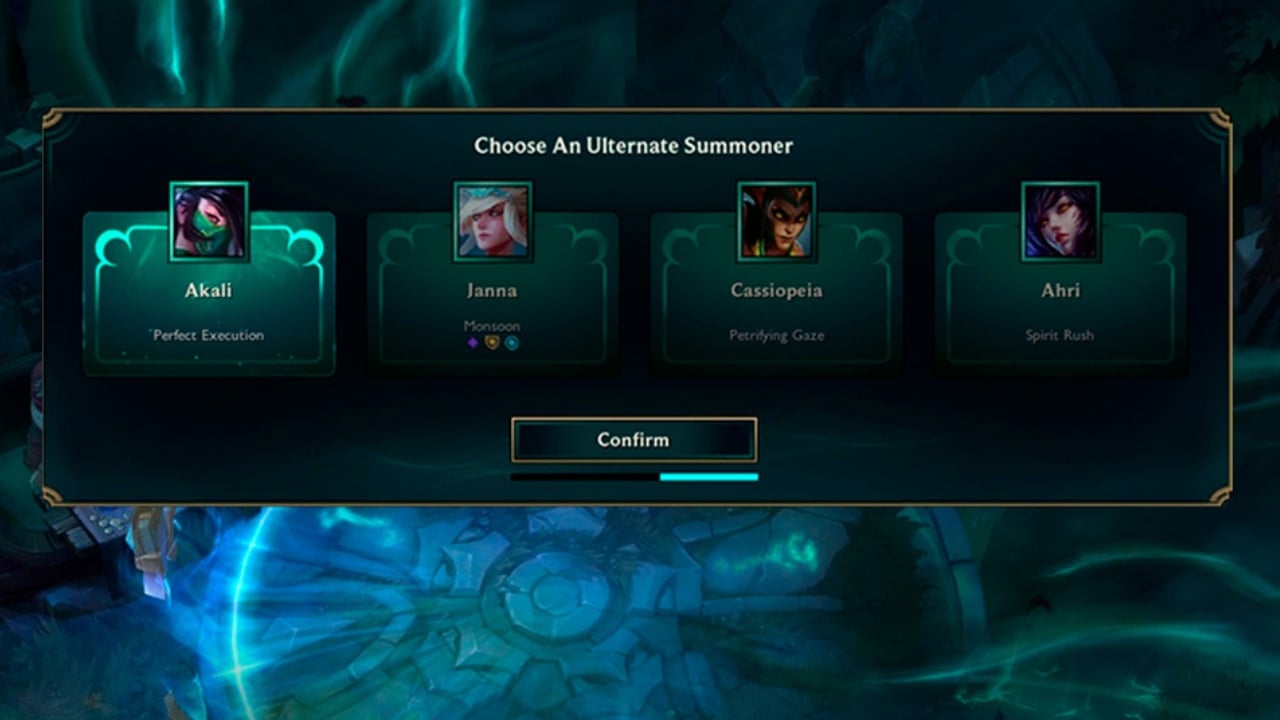Select Janna's champion portrait icon

492,220
